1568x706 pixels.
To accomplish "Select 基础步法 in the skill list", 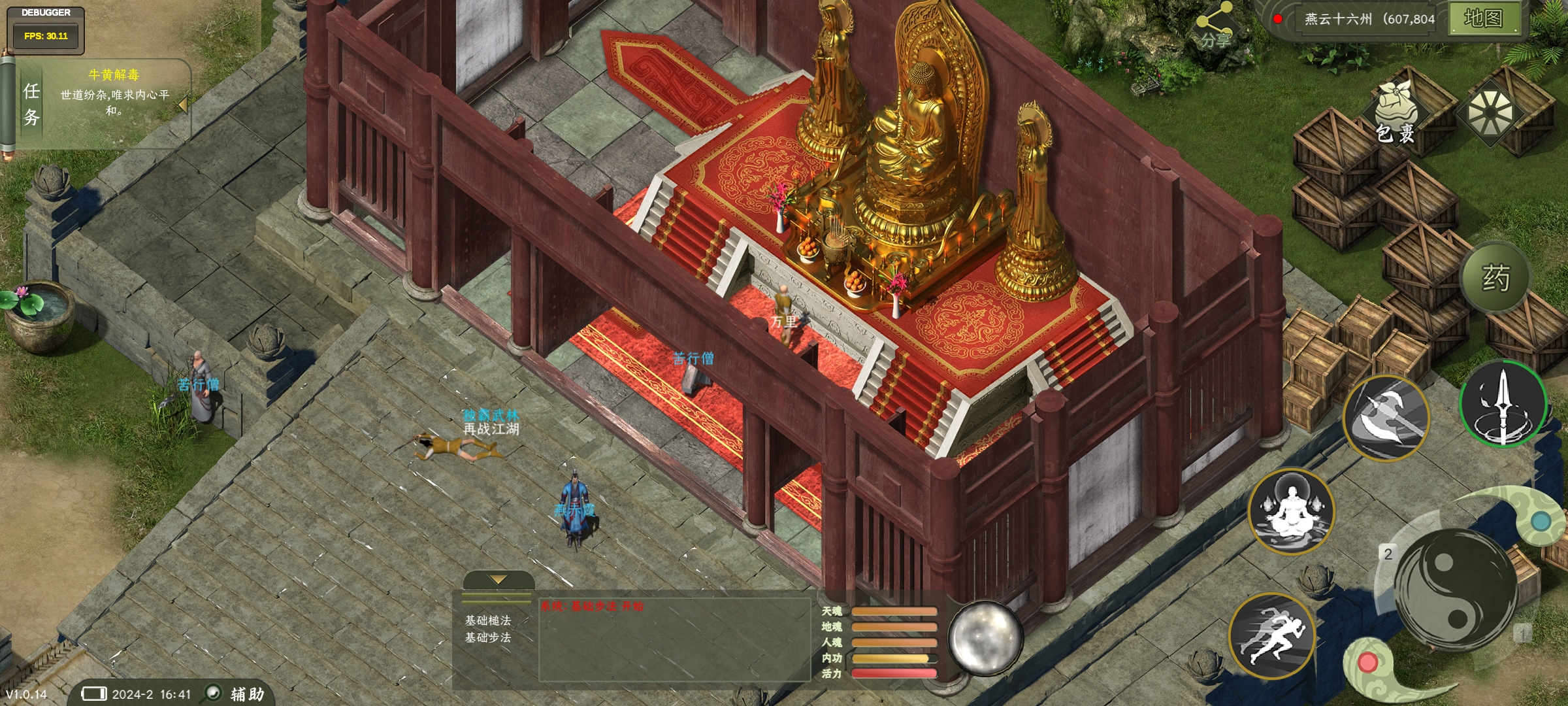I will tap(488, 637).
